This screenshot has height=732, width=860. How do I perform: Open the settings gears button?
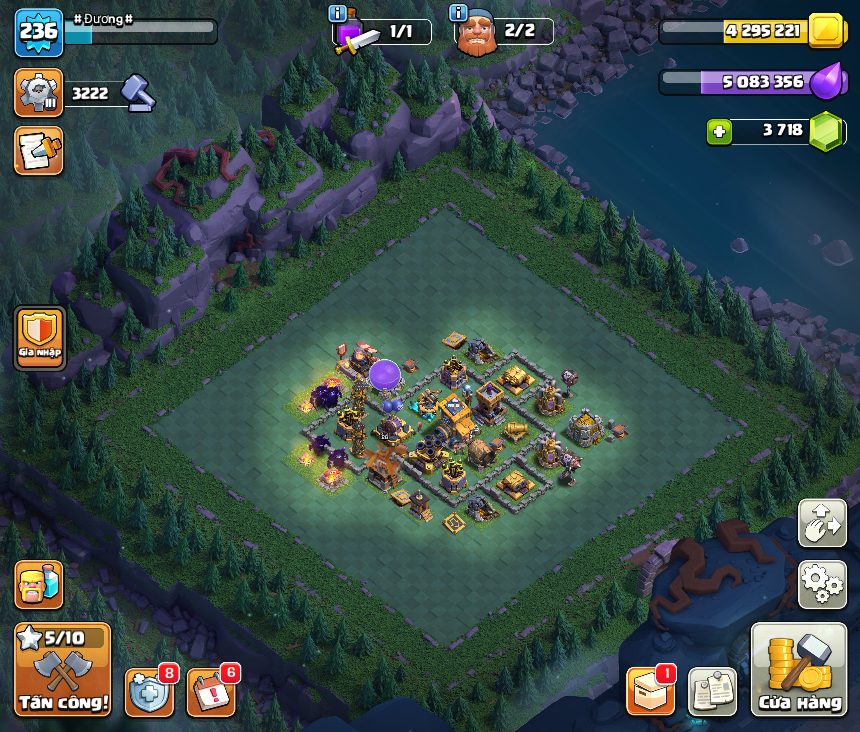pyautogui.click(x=822, y=584)
